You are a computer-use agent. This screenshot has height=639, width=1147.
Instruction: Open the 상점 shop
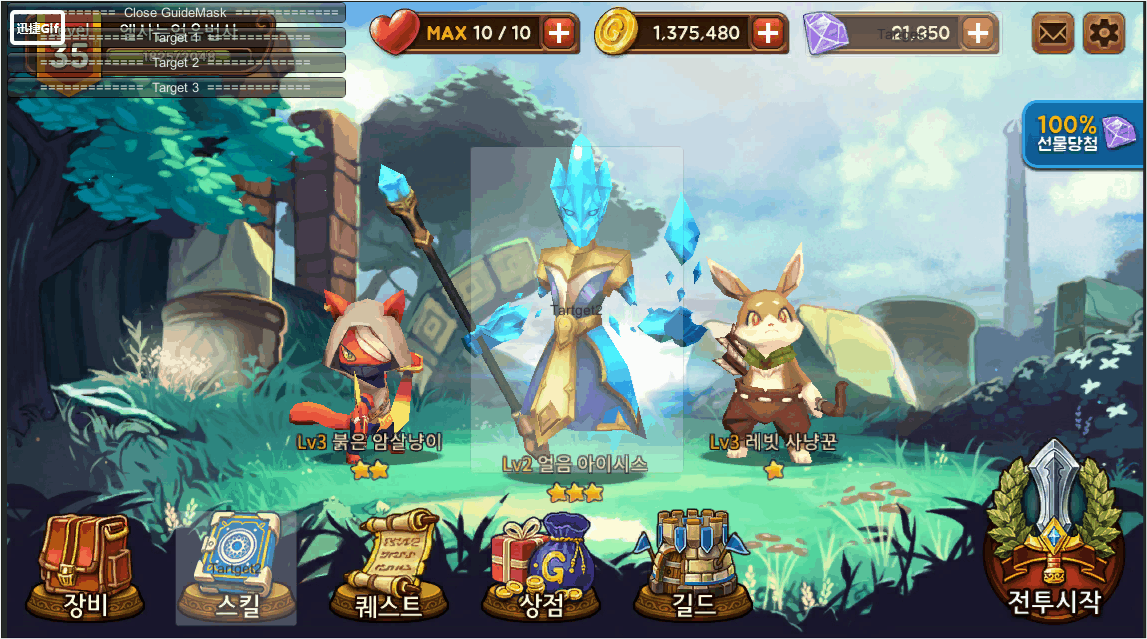(541, 566)
